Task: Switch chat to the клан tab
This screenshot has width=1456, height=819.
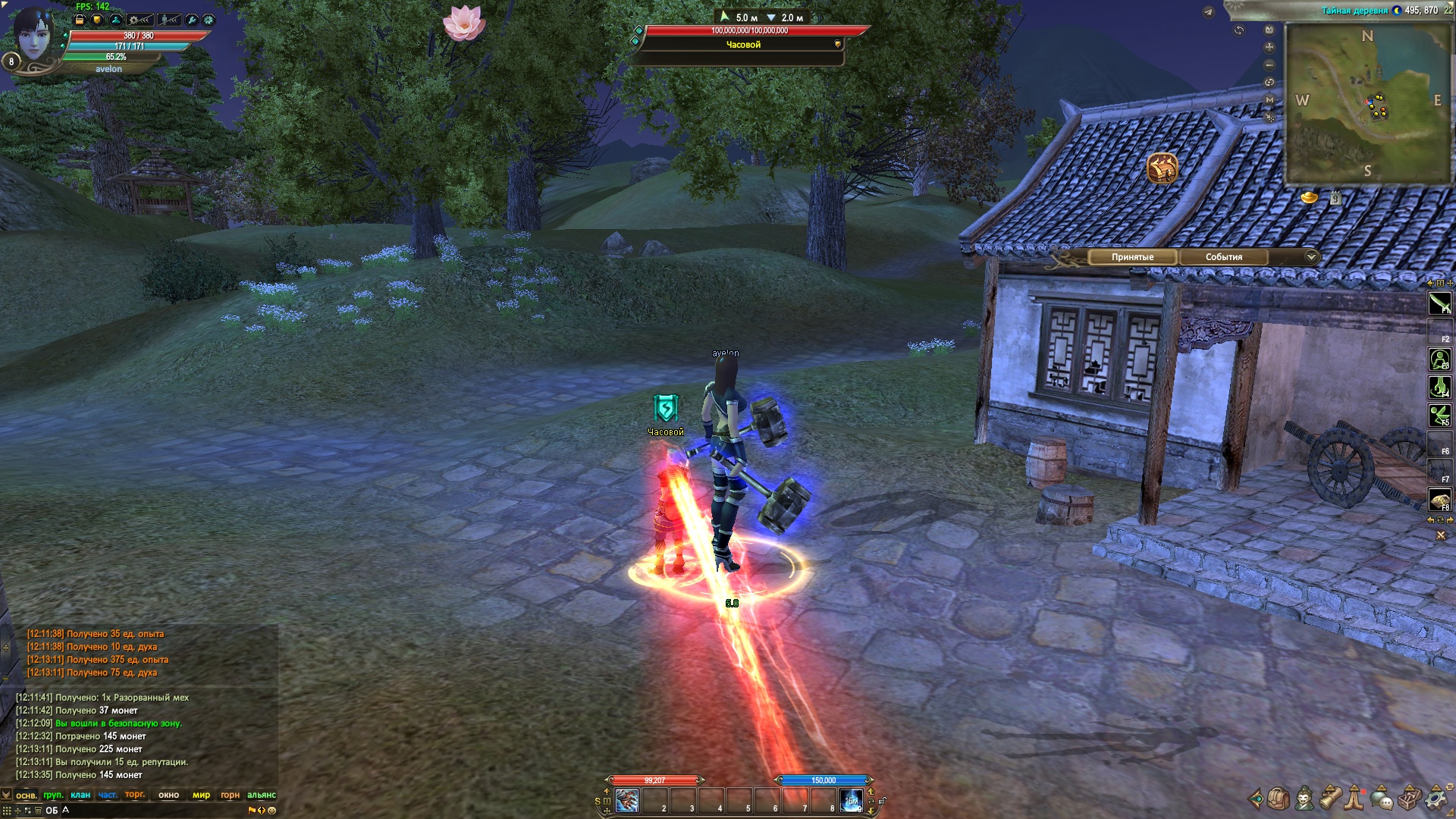Action: [80, 795]
